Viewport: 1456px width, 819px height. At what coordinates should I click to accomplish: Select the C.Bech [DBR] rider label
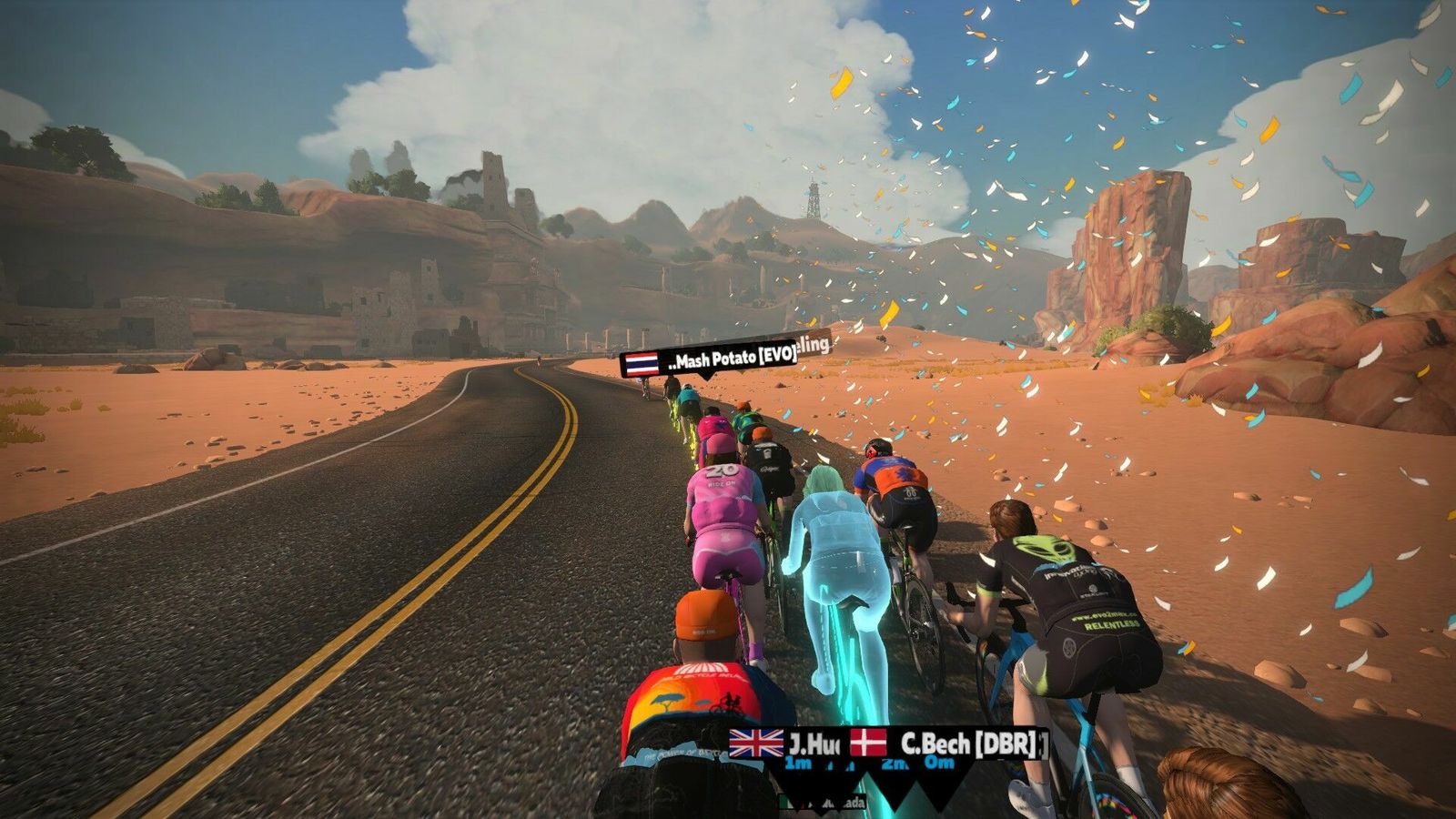click(949, 743)
